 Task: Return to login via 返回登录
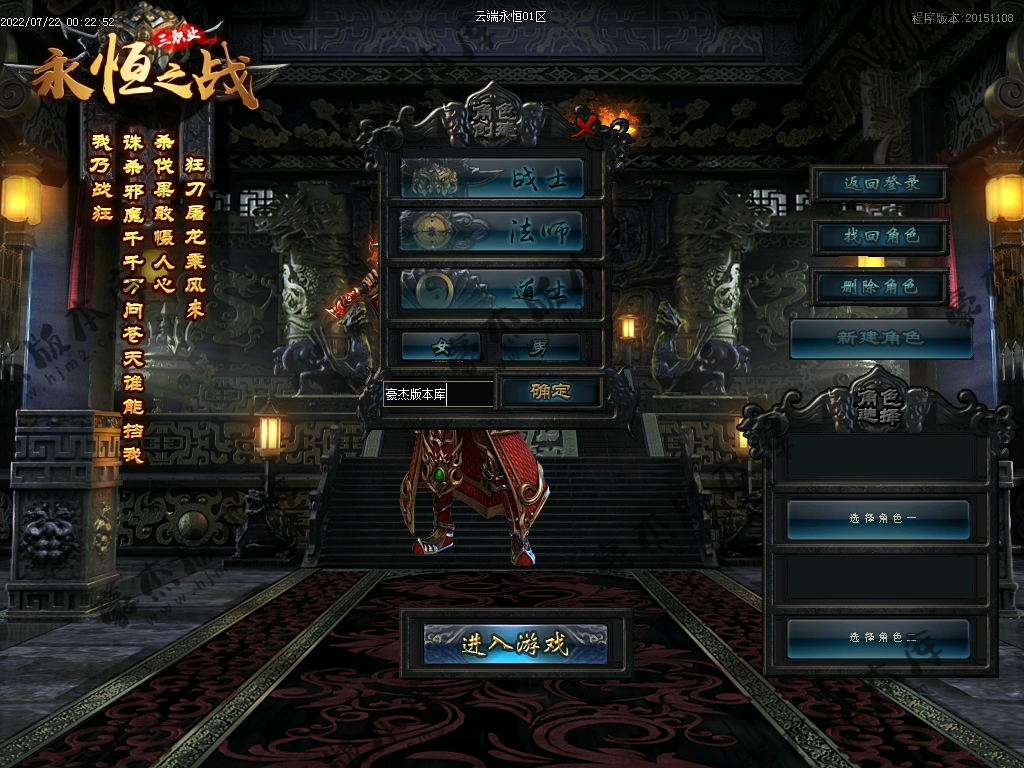(880, 184)
